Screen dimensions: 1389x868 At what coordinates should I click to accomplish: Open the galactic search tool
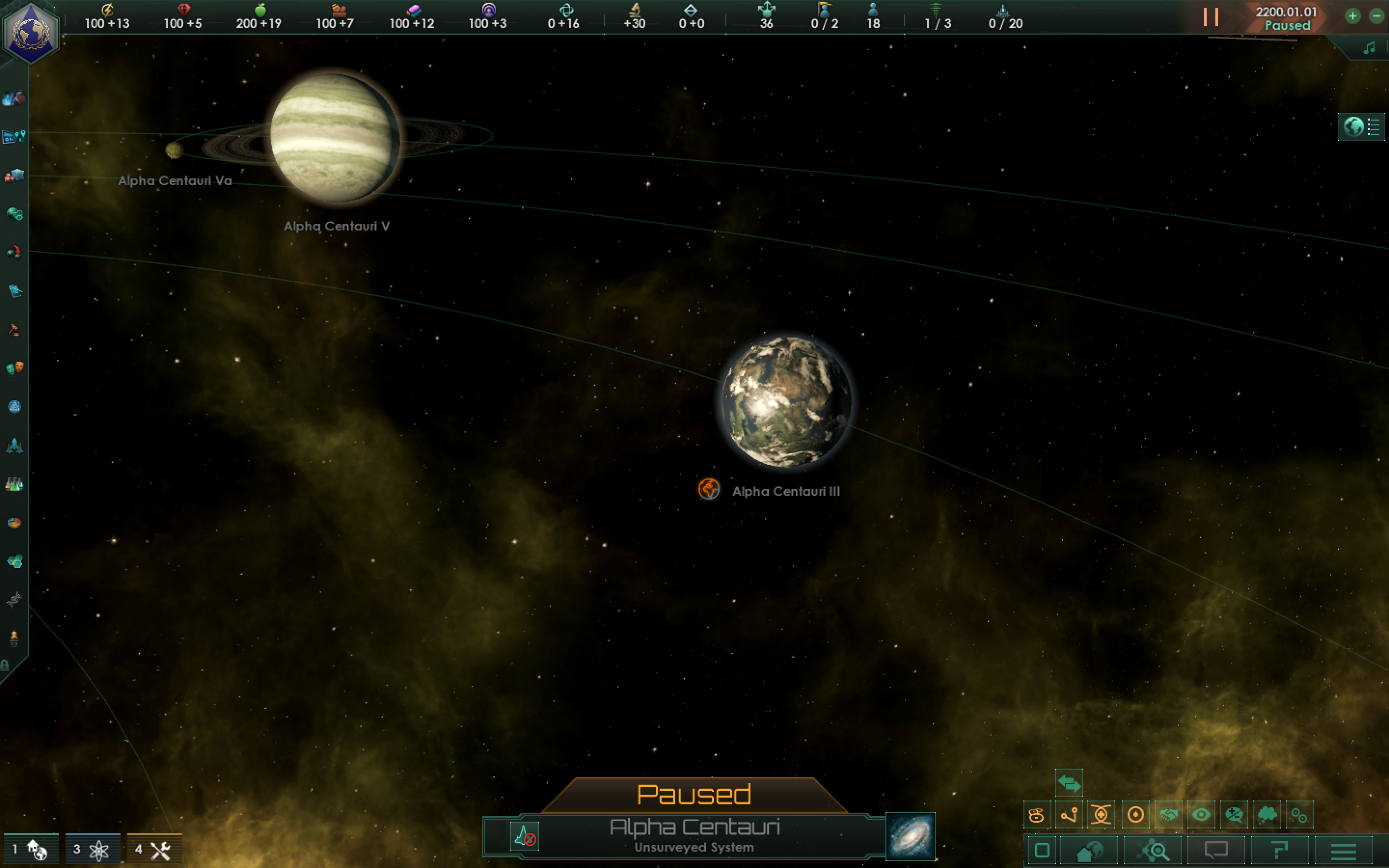coord(1152,851)
